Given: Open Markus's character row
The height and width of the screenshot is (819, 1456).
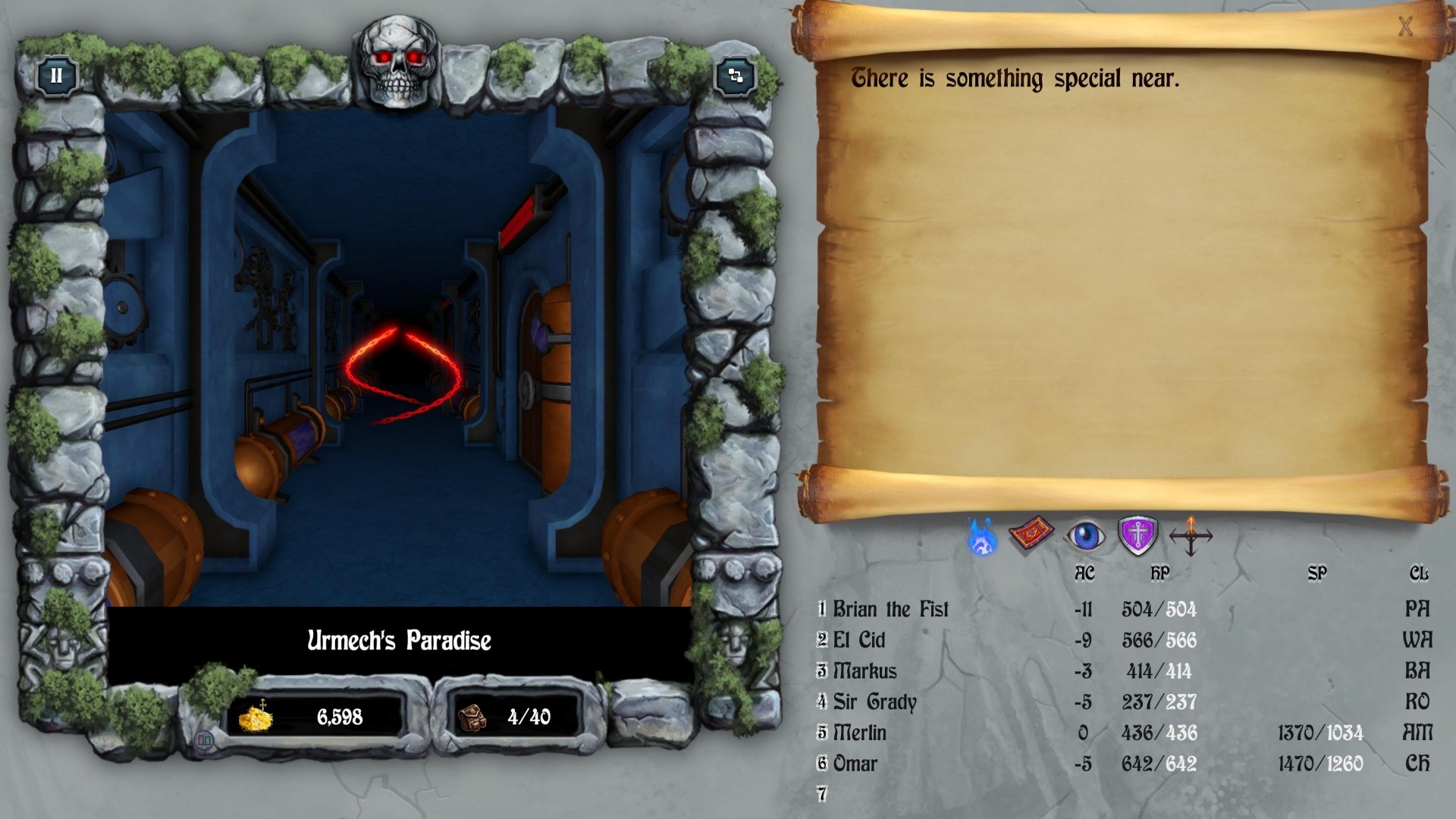Looking at the screenshot, I should pyautogui.click(x=864, y=671).
